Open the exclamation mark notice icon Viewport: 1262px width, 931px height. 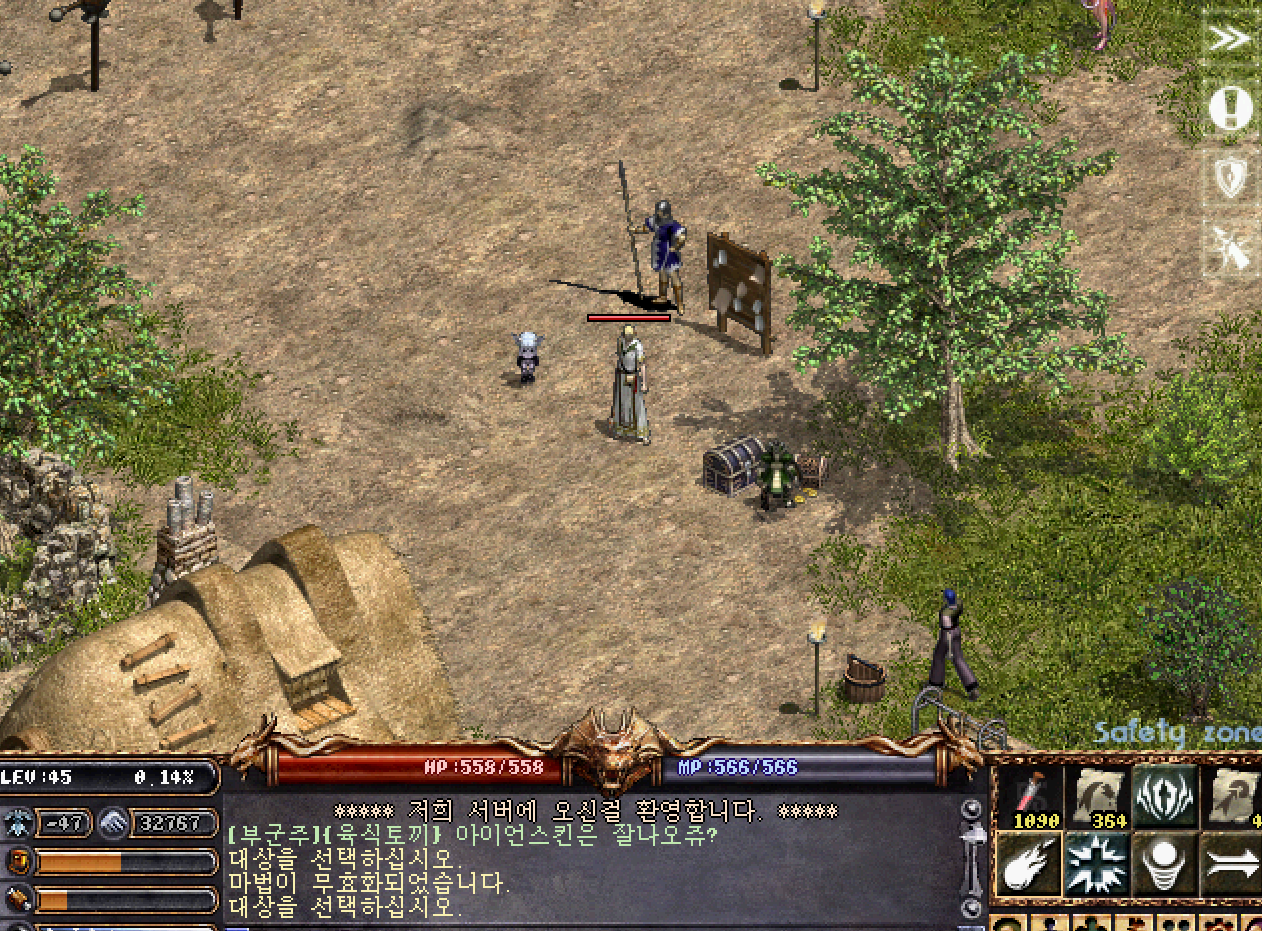pyautogui.click(x=1230, y=108)
